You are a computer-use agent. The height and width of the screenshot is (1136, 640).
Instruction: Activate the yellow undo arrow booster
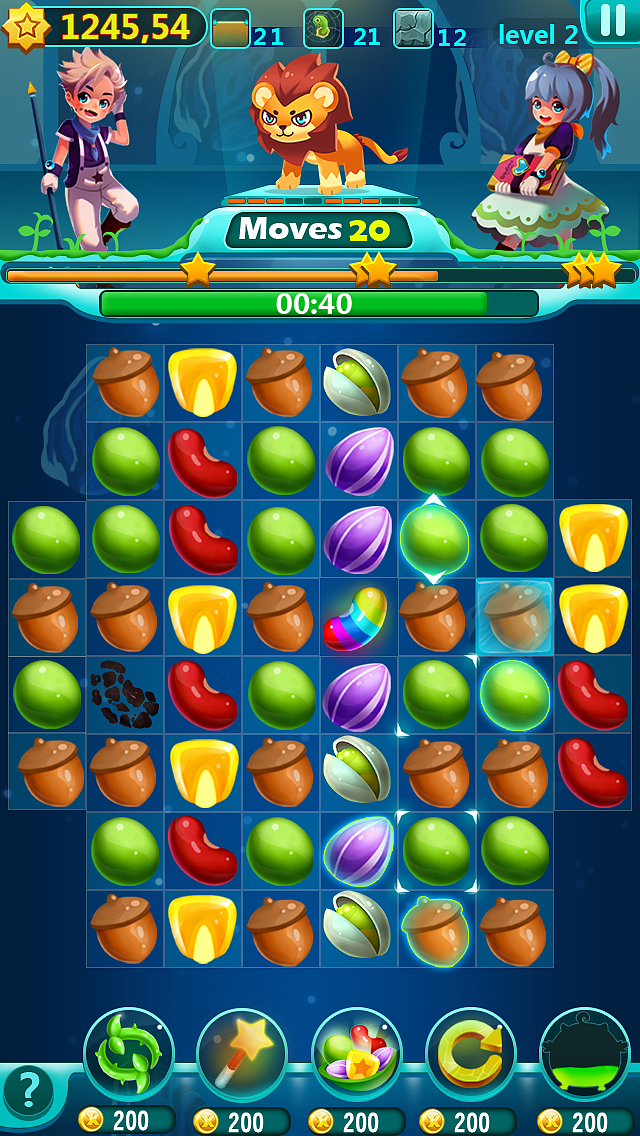coord(471,1053)
